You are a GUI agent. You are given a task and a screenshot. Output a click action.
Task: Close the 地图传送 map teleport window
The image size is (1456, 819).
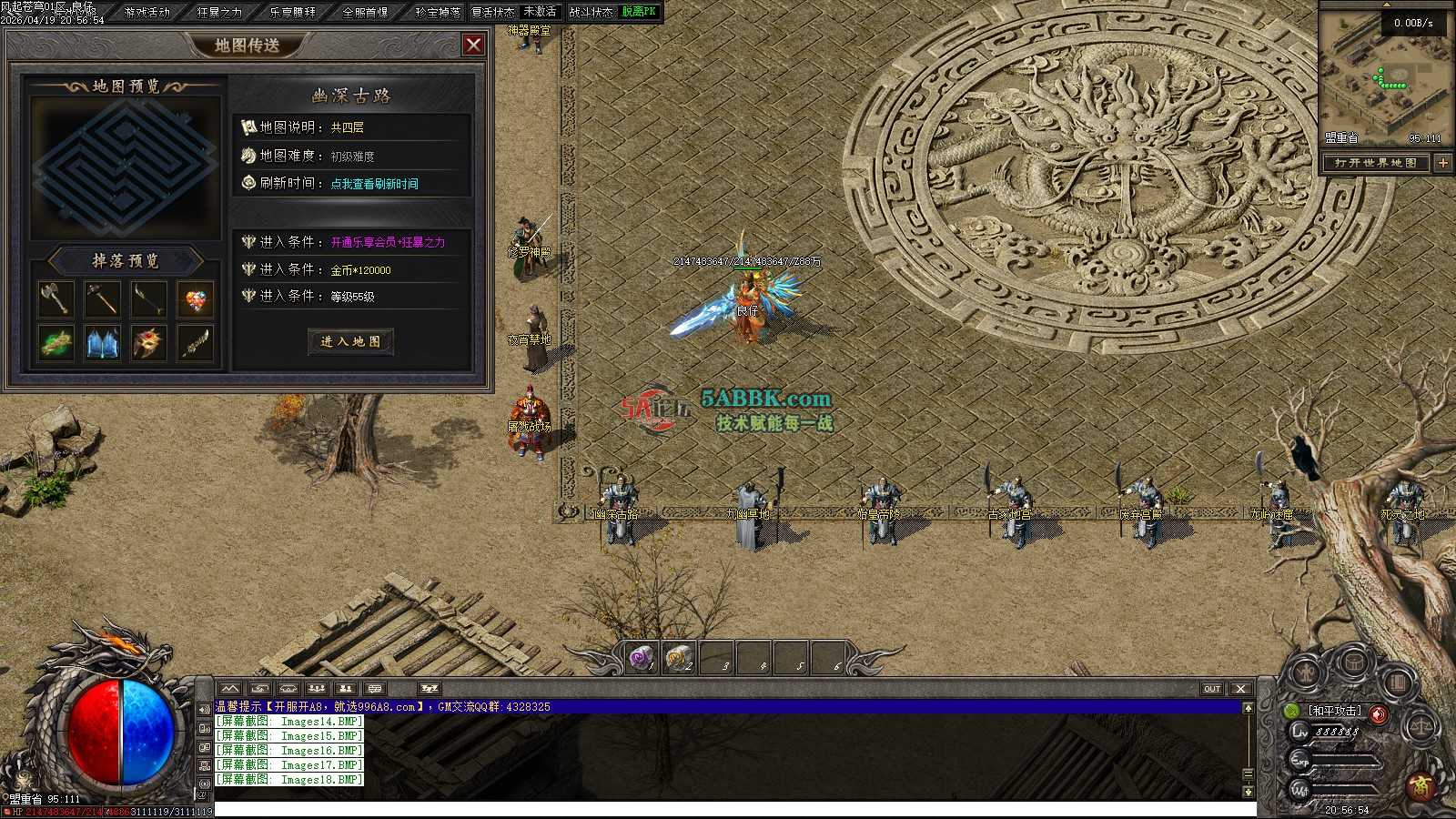pos(473,45)
